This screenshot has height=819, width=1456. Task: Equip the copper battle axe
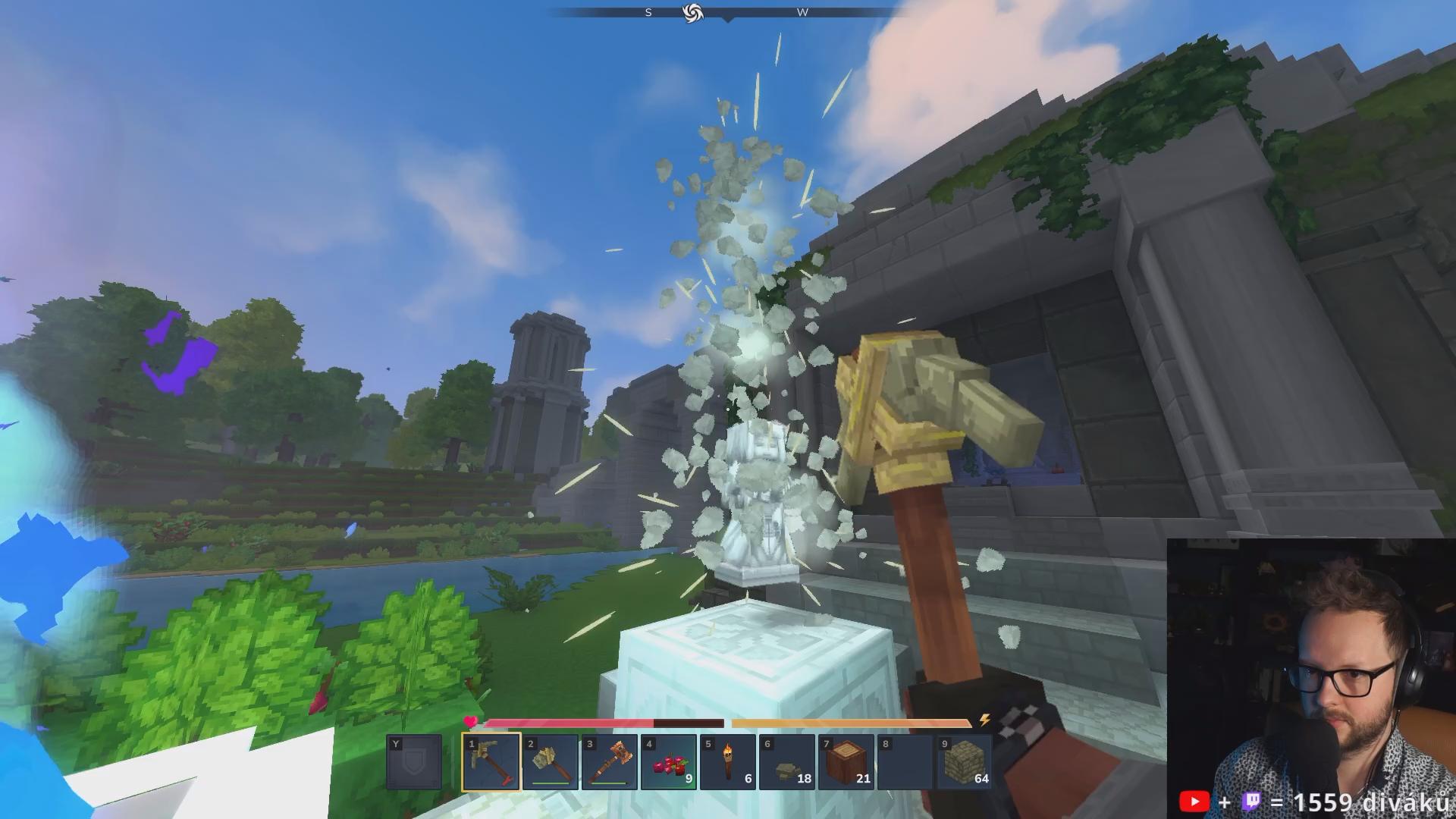(x=609, y=762)
